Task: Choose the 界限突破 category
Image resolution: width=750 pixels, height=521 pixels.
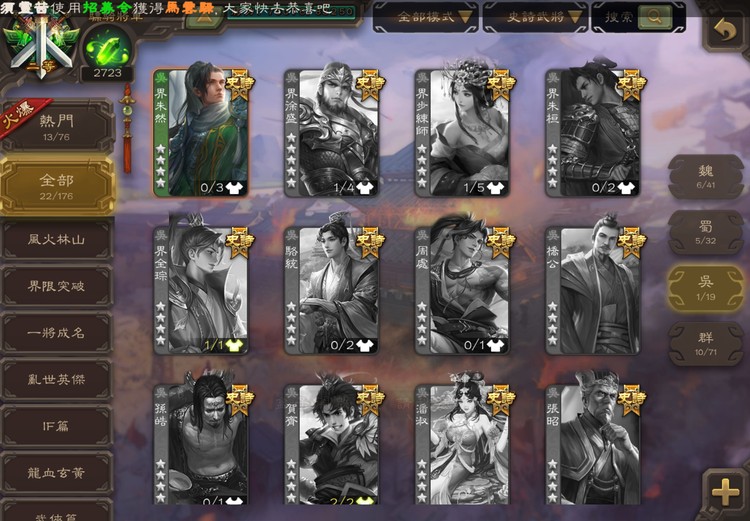Action: coord(56,287)
